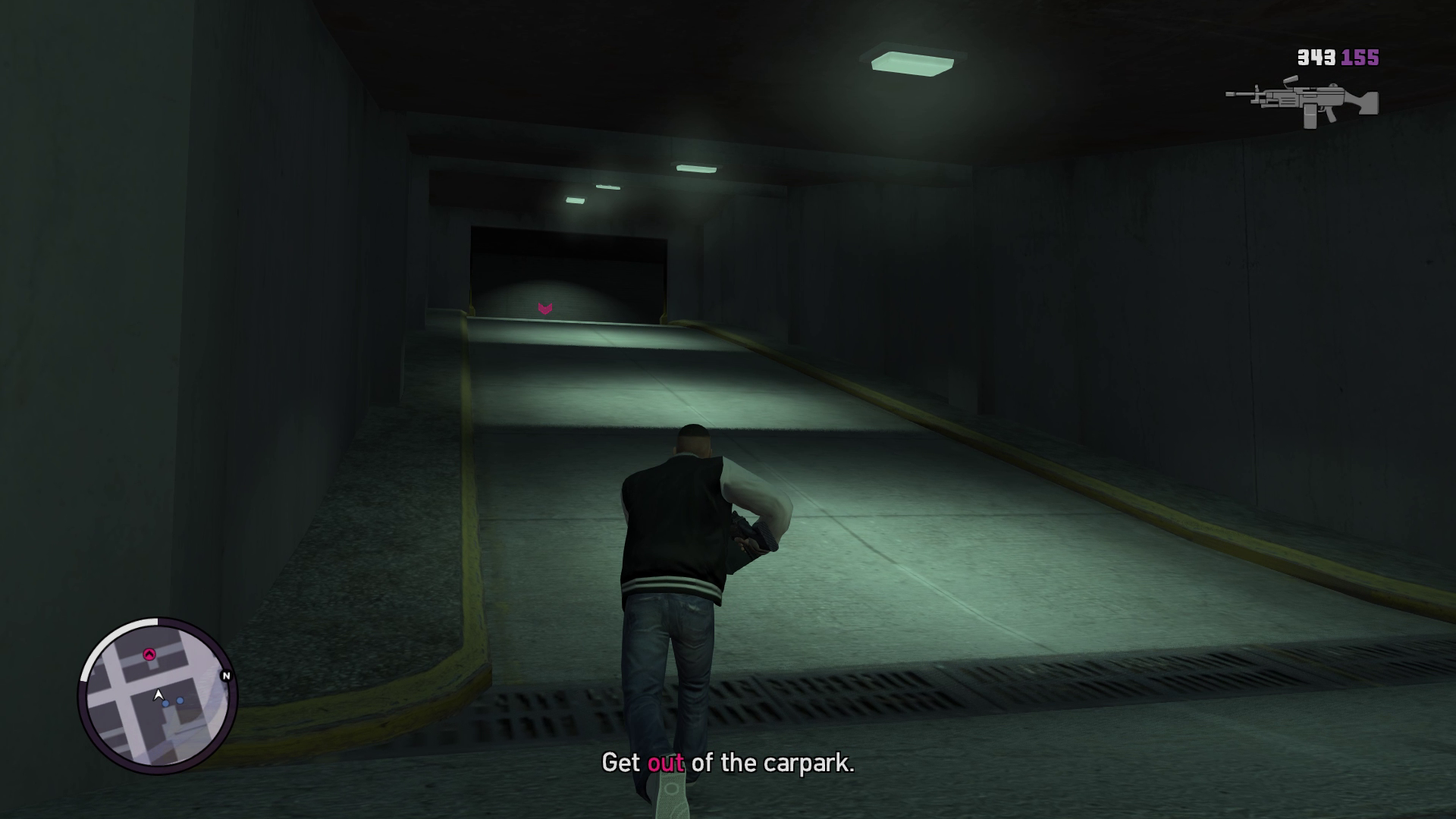Click the pink objective blip on radar

pyautogui.click(x=149, y=654)
